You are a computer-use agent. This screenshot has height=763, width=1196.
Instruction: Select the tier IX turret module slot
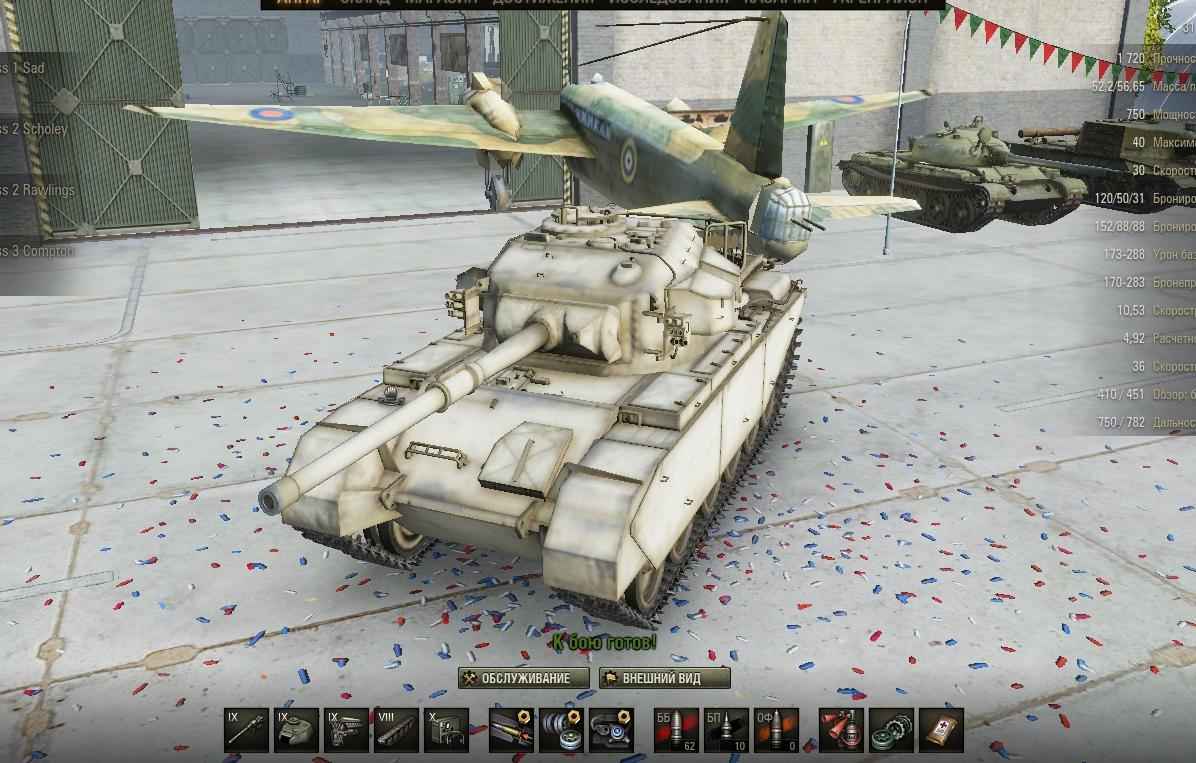point(296,730)
